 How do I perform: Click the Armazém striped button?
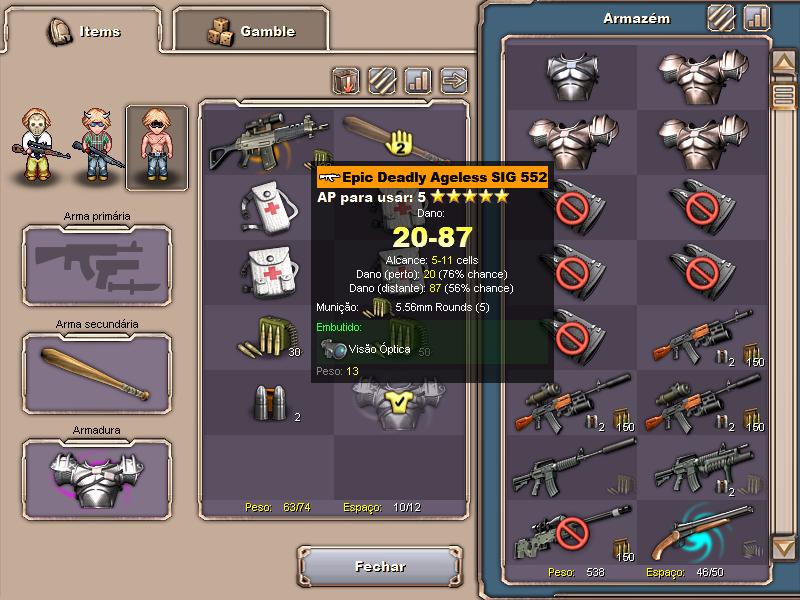coord(720,17)
